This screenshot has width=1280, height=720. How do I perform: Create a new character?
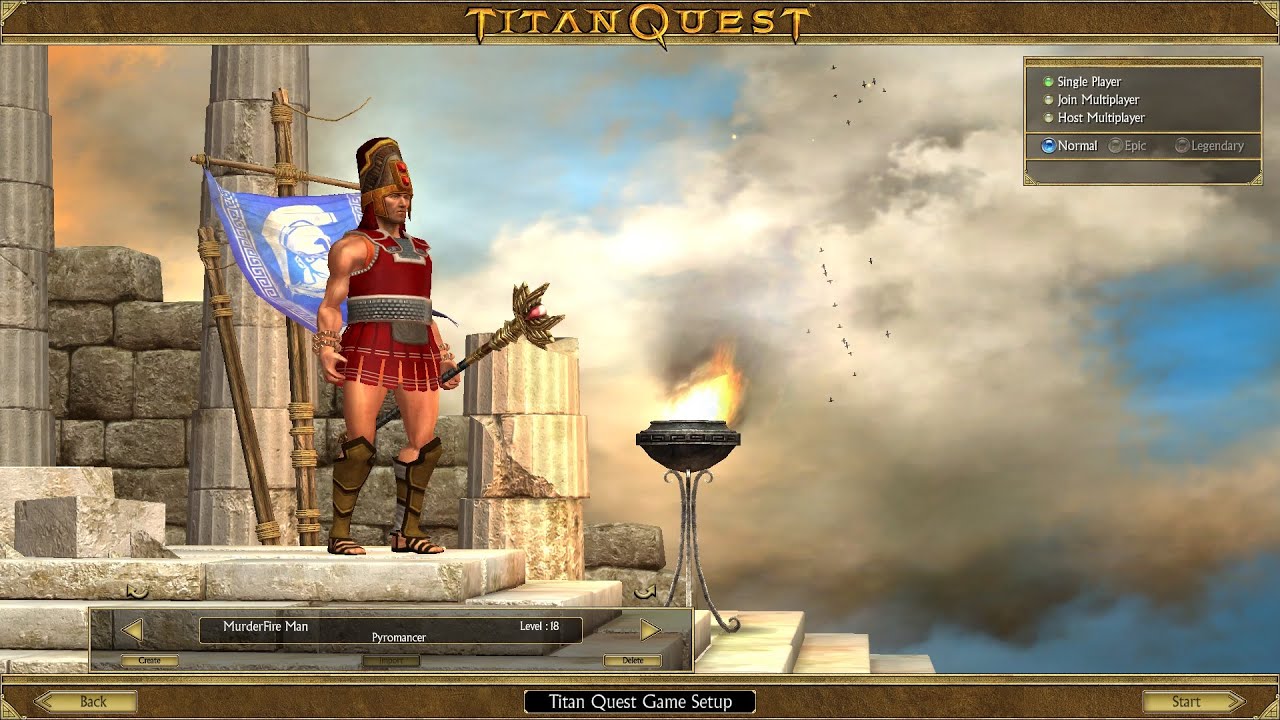pos(150,660)
